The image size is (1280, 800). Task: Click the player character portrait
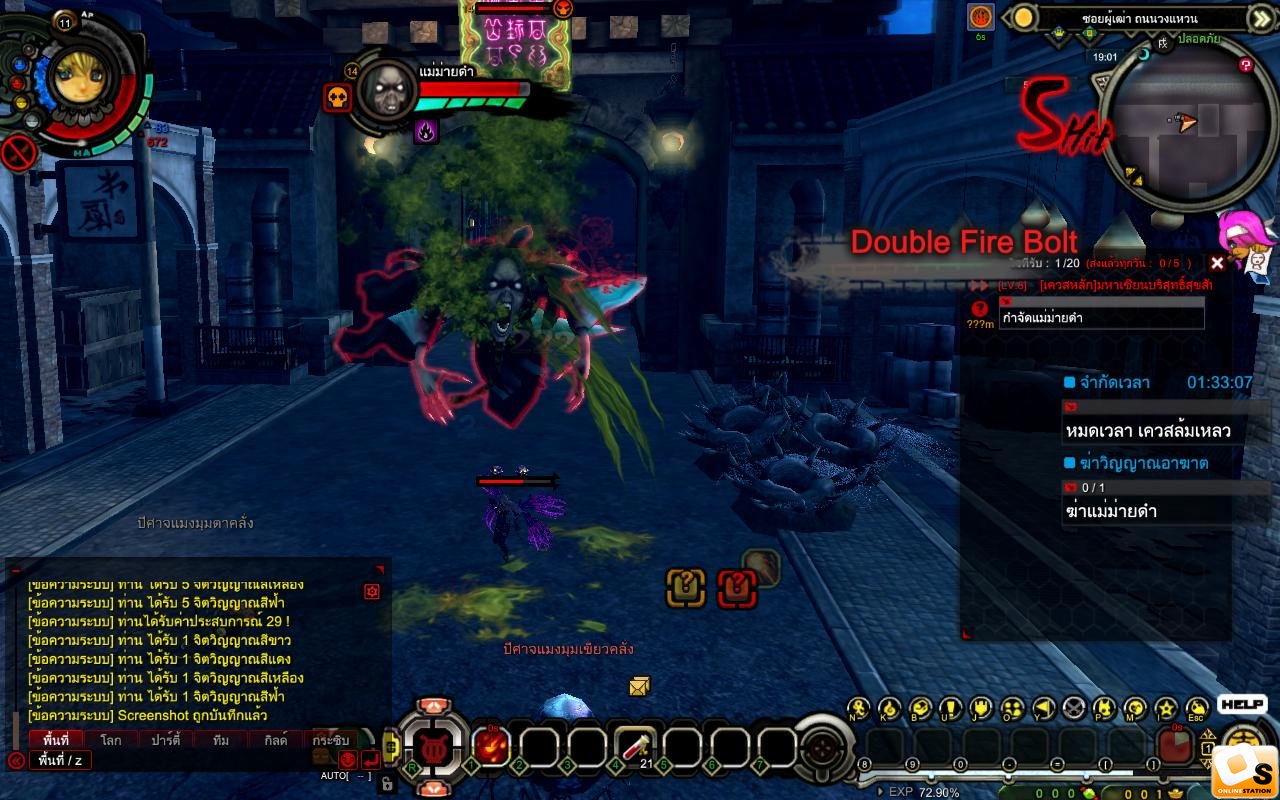pos(77,77)
